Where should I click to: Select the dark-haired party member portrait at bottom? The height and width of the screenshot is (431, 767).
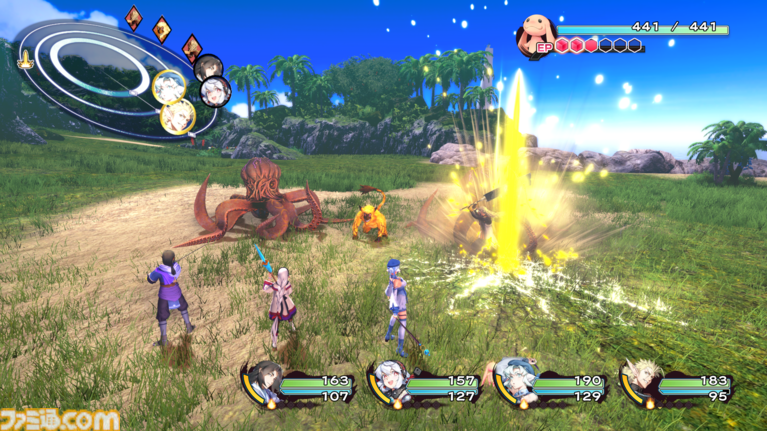click(x=264, y=381)
